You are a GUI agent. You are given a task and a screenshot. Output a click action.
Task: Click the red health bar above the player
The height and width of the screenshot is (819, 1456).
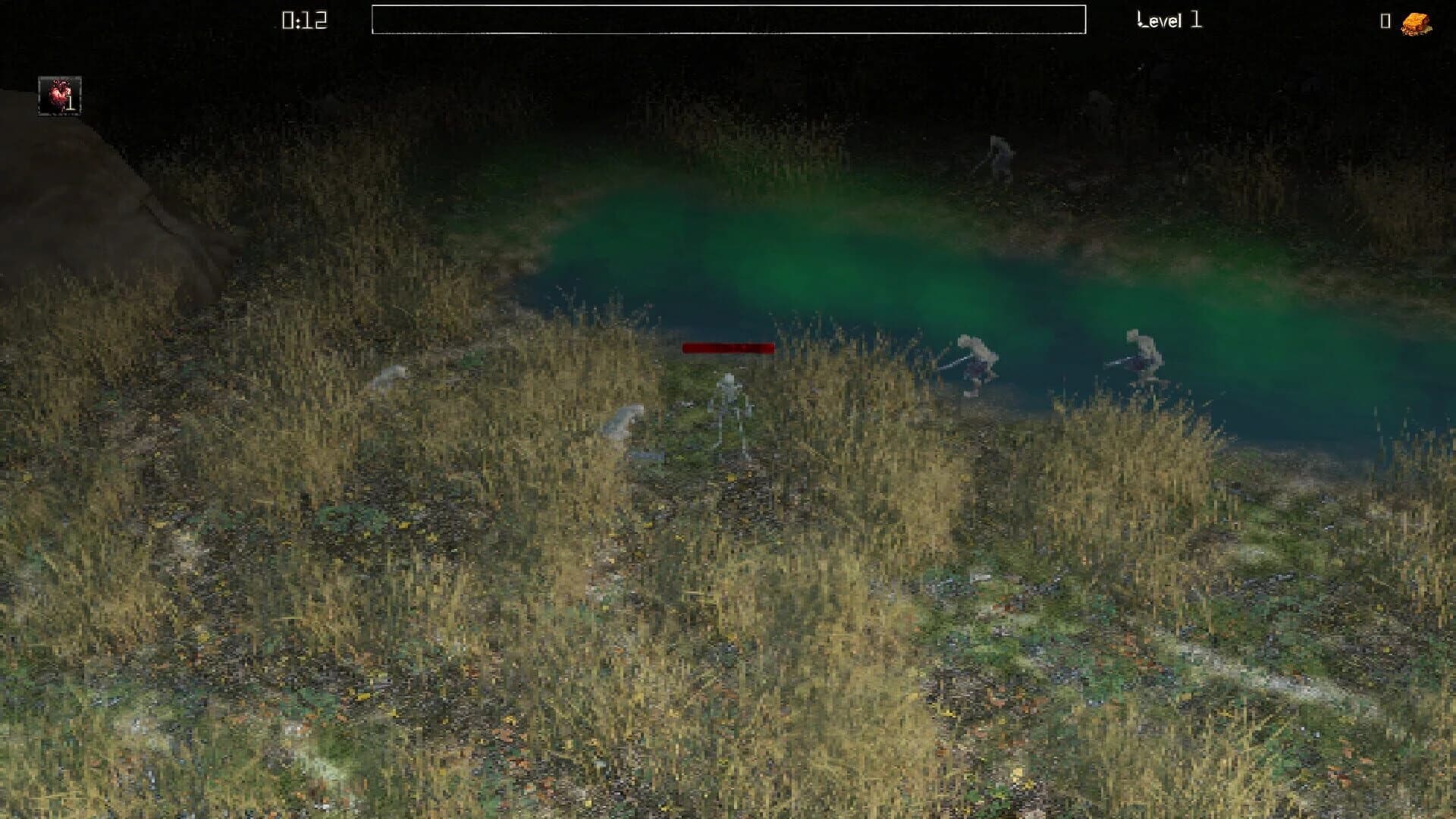click(728, 349)
